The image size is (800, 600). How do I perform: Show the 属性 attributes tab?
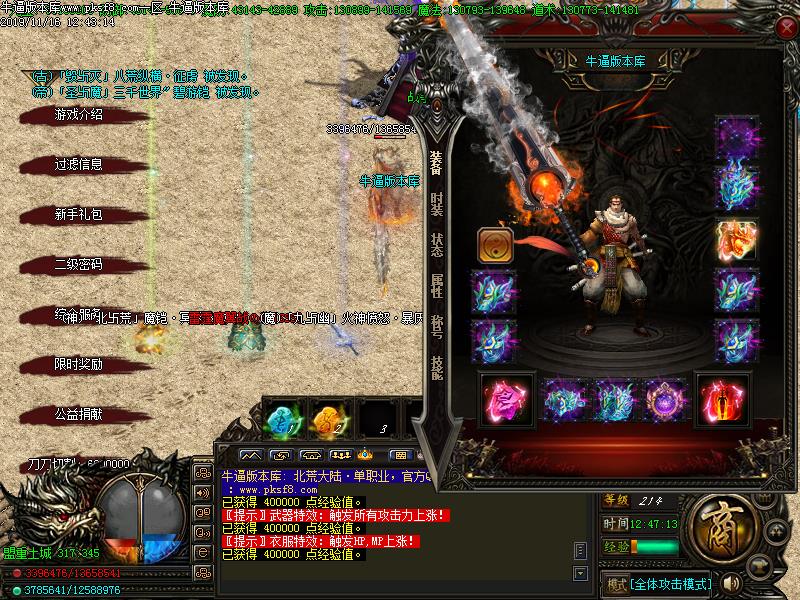coord(436,286)
